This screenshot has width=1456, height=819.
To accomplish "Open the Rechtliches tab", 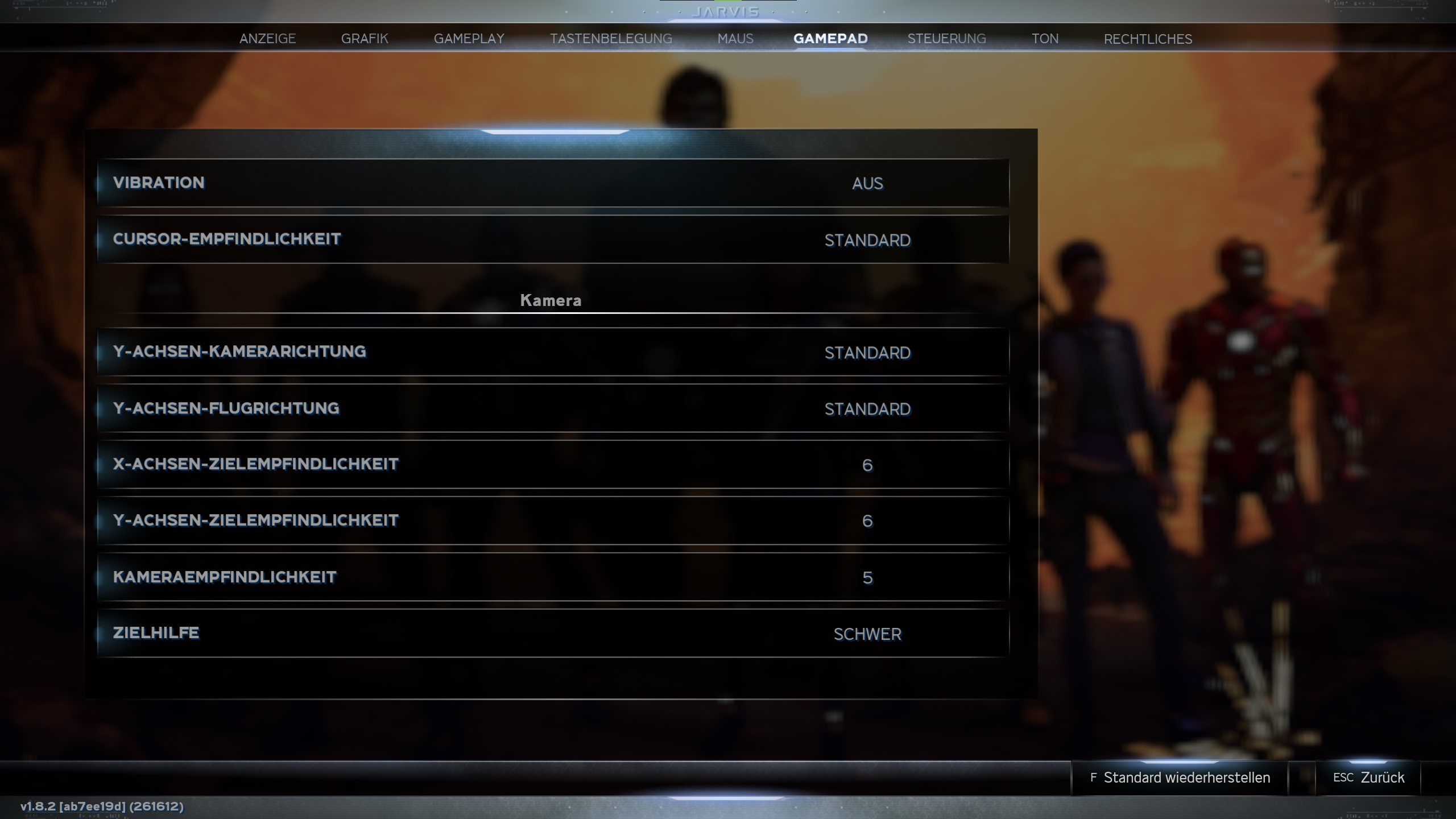I will (x=1148, y=39).
